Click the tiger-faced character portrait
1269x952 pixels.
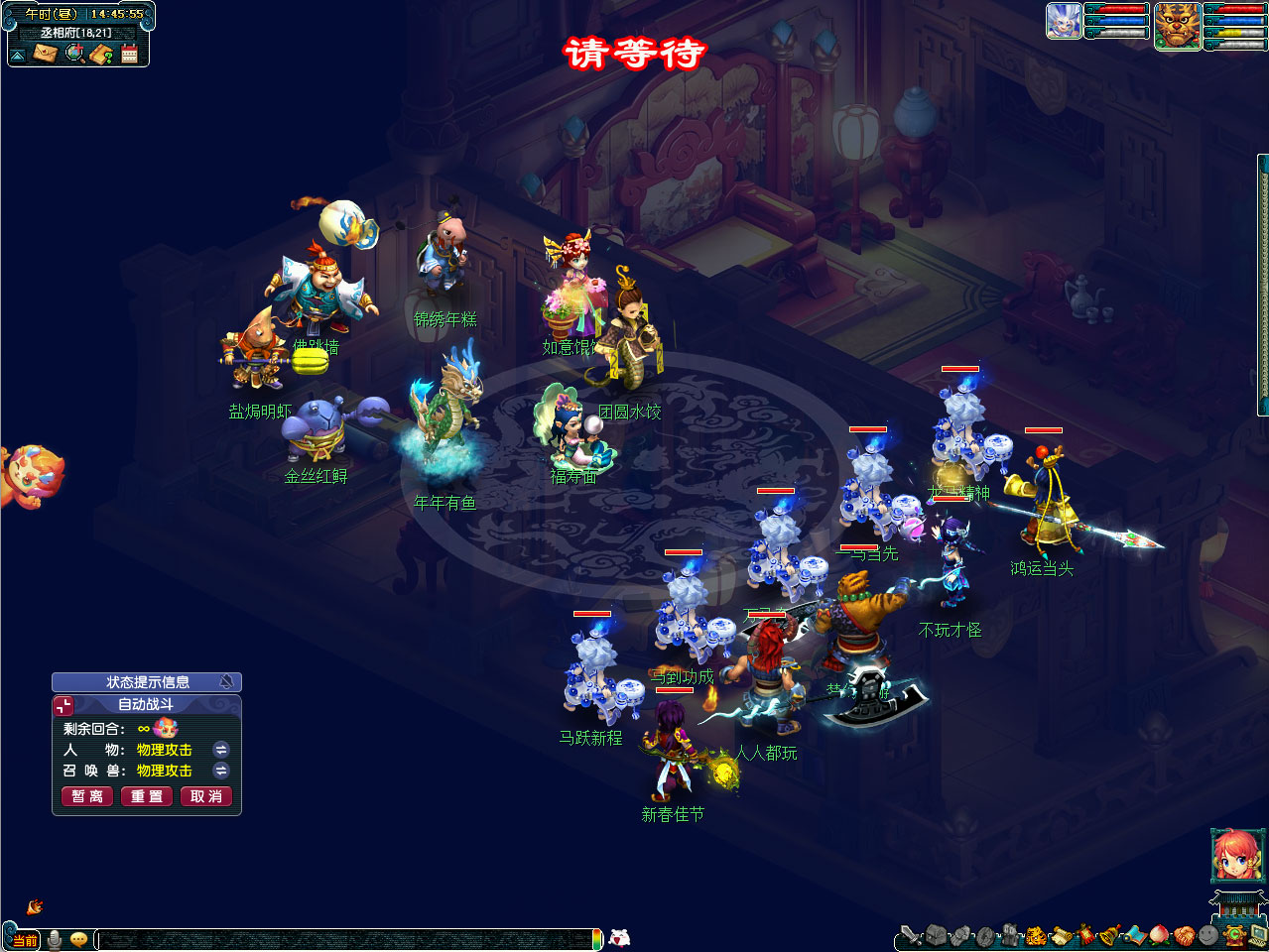pyautogui.click(x=1178, y=25)
